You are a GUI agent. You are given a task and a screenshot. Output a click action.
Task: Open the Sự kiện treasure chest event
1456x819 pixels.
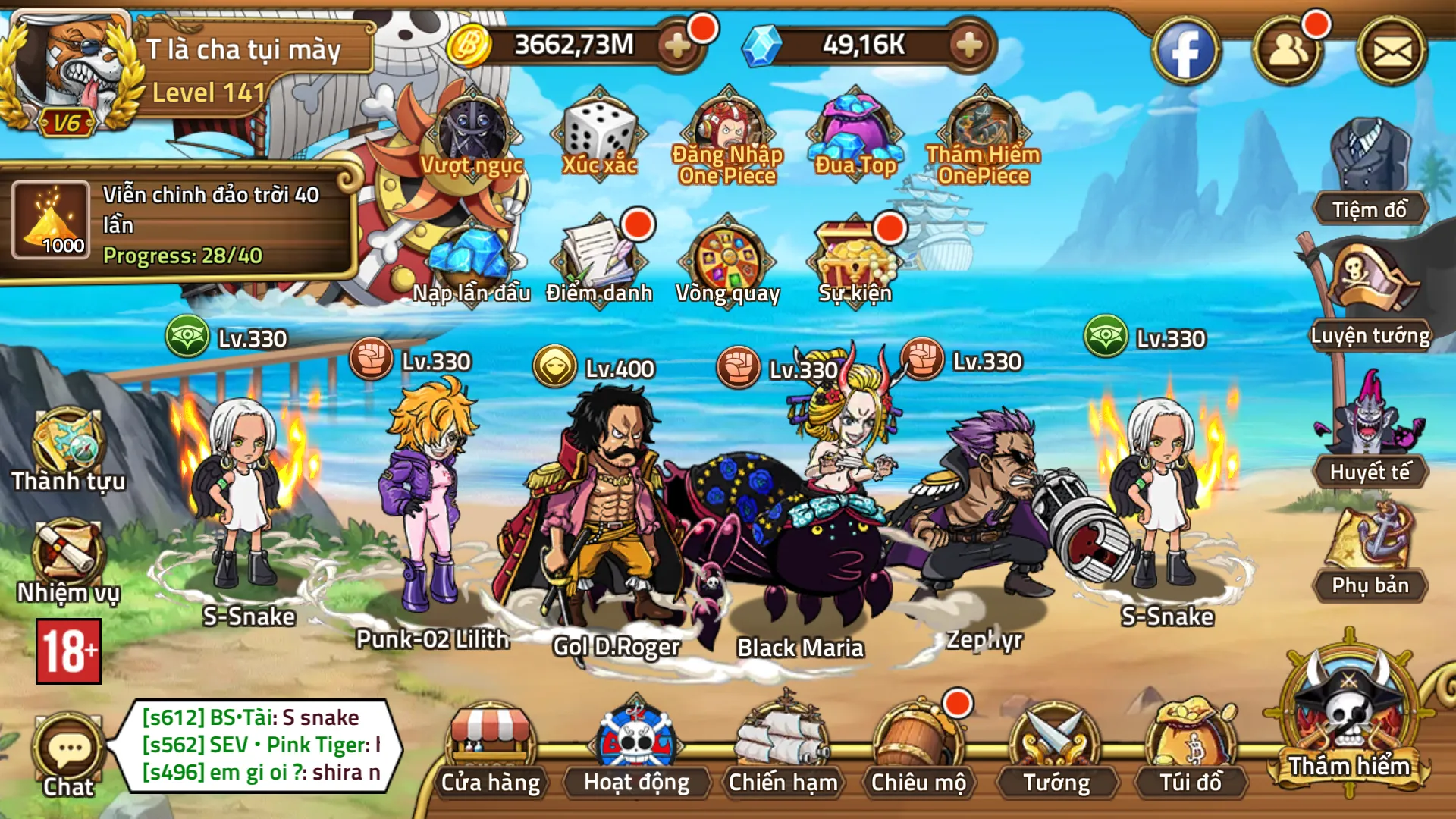click(x=855, y=260)
